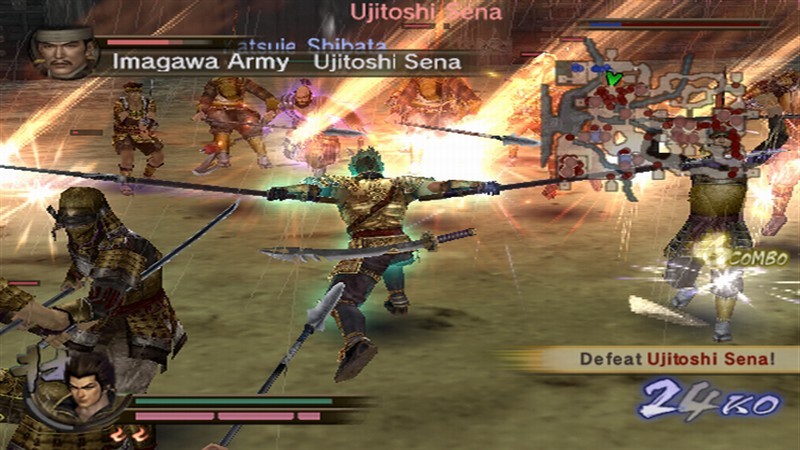Click the green player arrow on the minimap
800x450 pixels.
click(614, 76)
